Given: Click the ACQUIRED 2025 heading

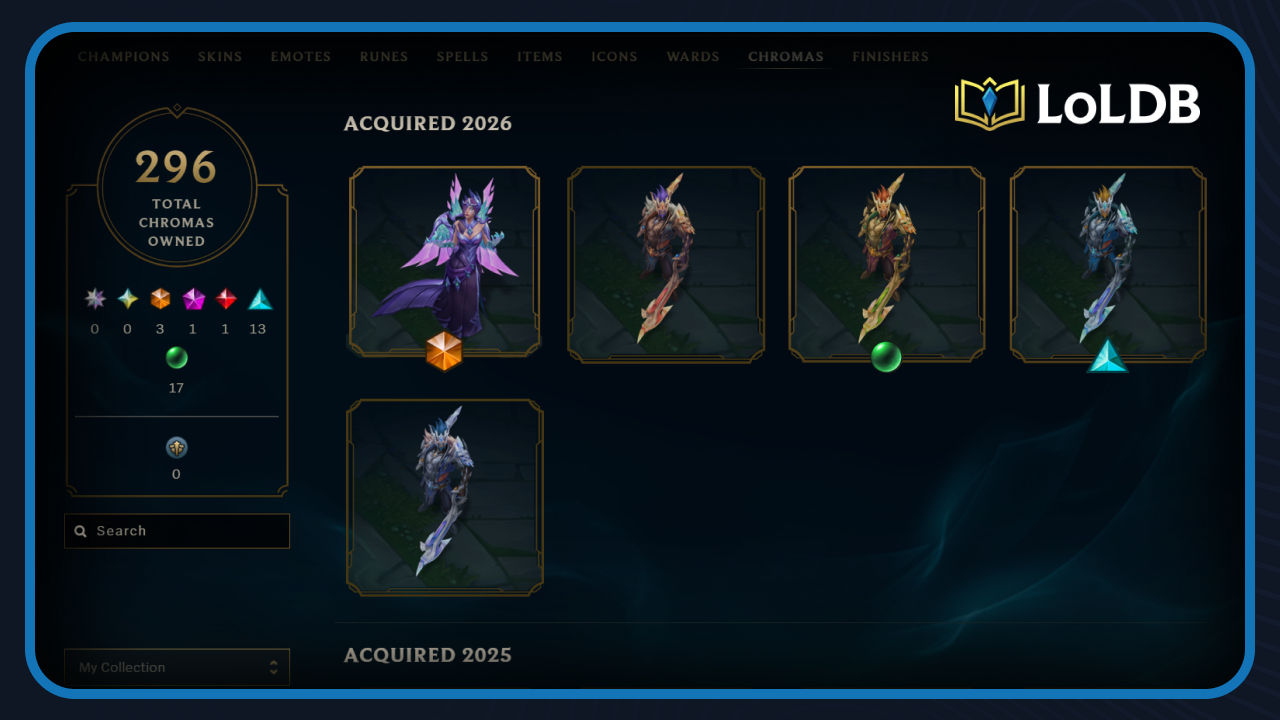Looking at the screenshot, I should click(x=428, y=655).
